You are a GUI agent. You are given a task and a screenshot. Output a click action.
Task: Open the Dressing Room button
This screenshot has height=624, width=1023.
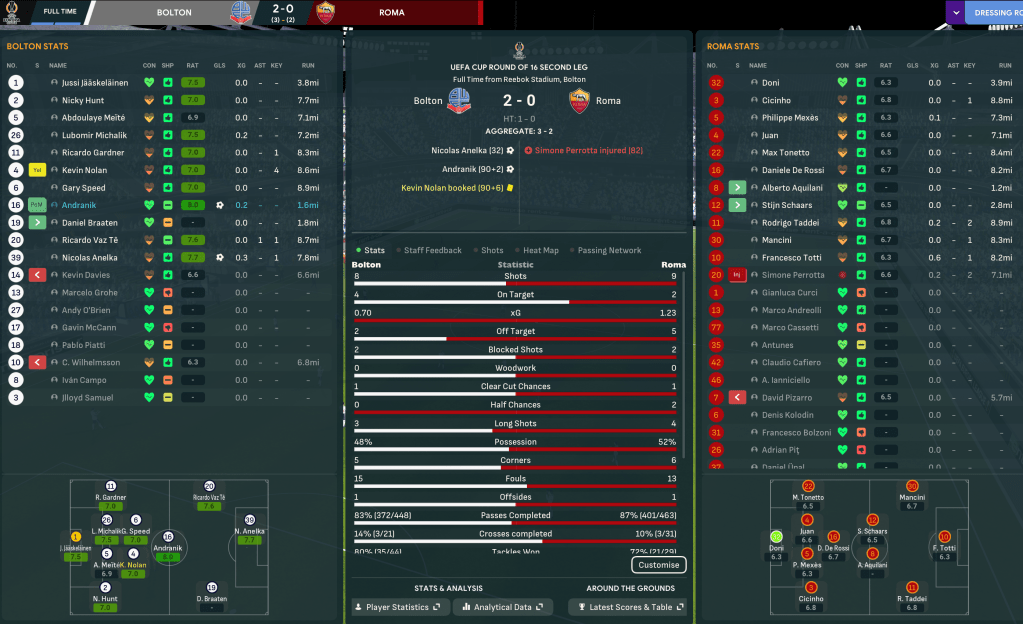[x=994, y=13]
